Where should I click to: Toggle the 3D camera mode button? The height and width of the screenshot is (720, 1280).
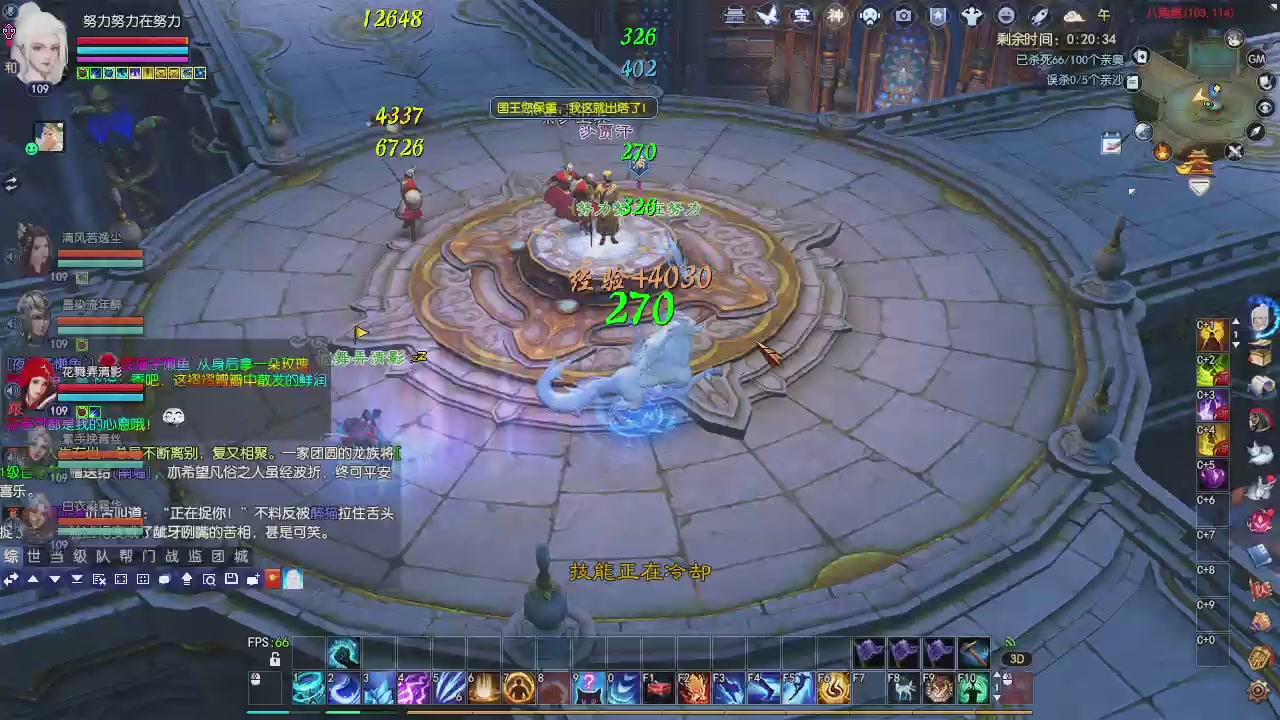[1018, 658]
